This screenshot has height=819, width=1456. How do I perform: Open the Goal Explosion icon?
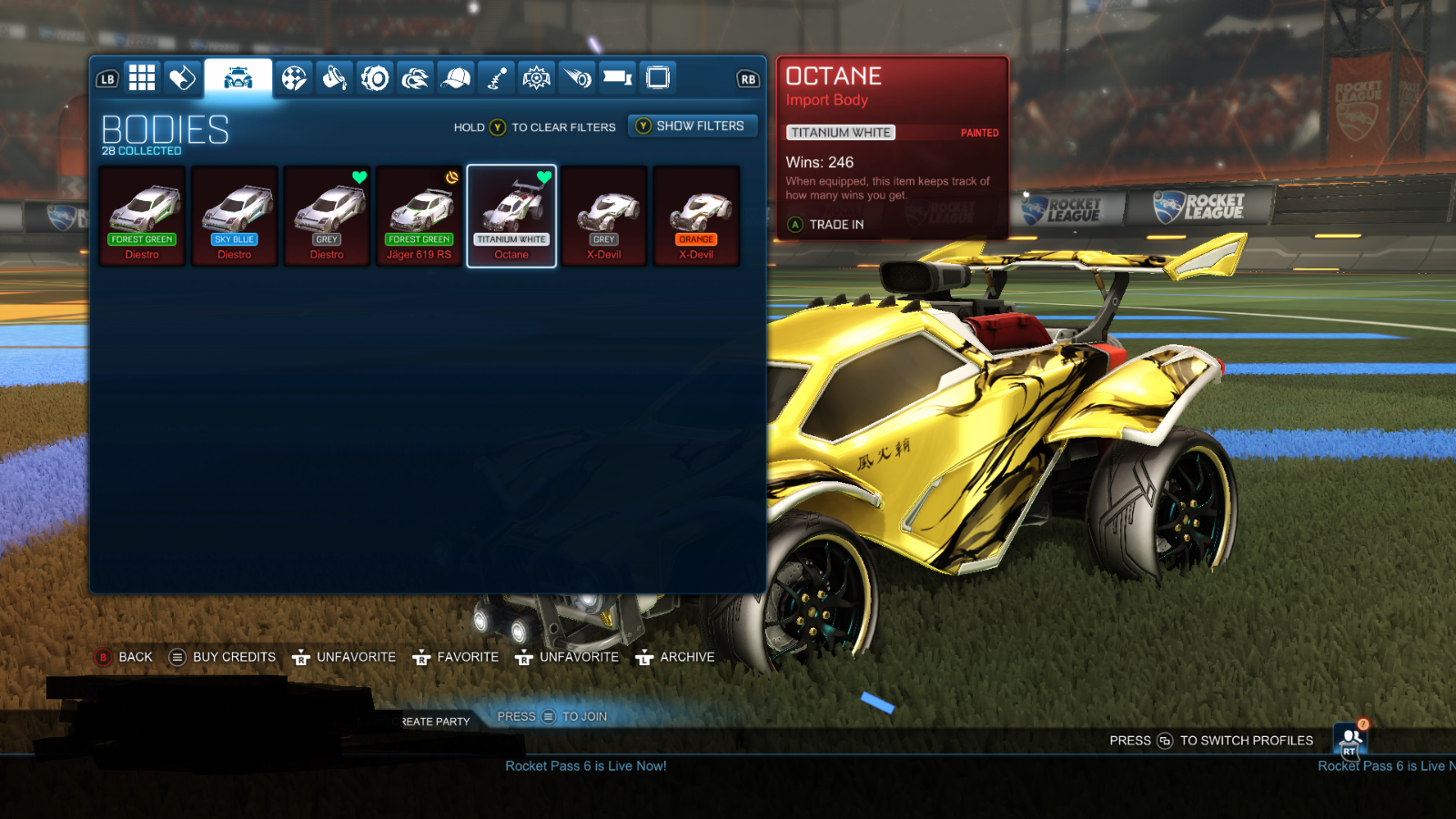(x=536, y=78)
